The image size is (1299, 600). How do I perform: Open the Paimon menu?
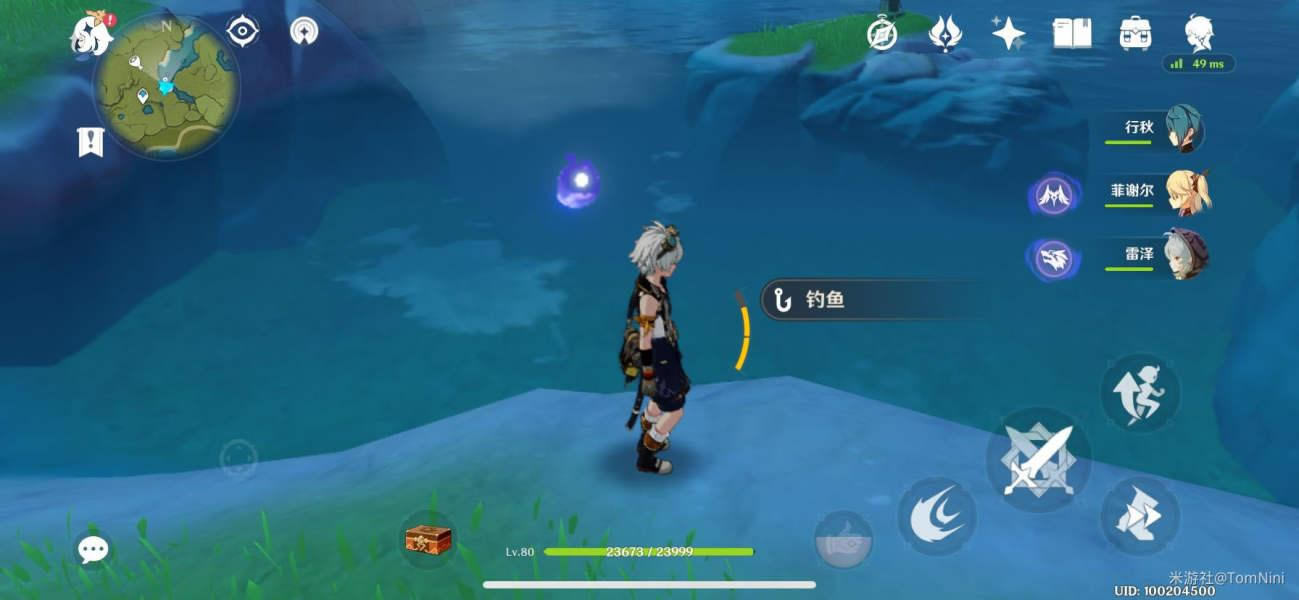coord(91,34)
